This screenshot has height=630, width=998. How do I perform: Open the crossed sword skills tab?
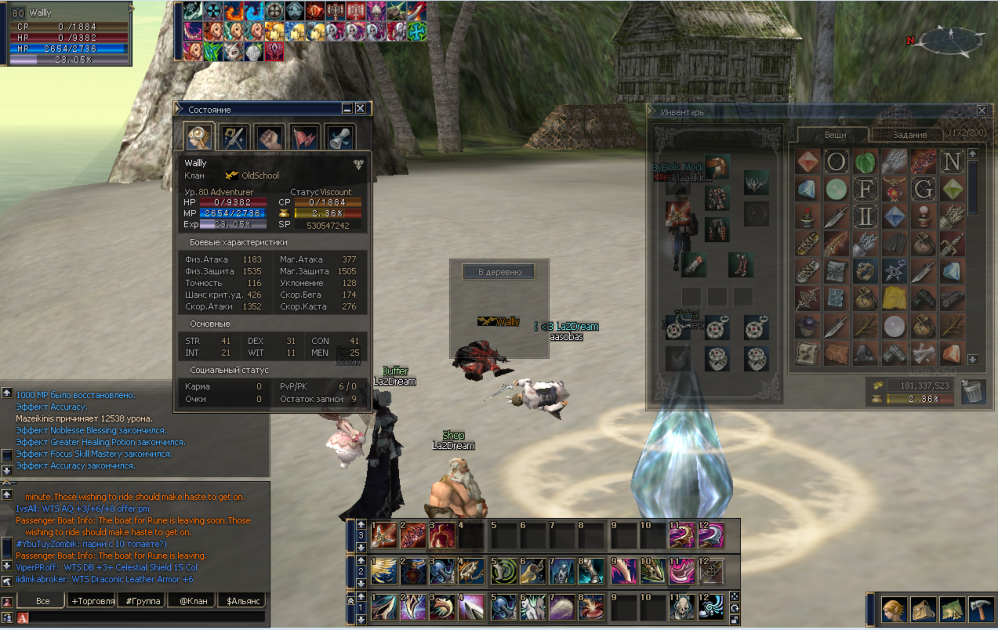click(x=235, y=136)
